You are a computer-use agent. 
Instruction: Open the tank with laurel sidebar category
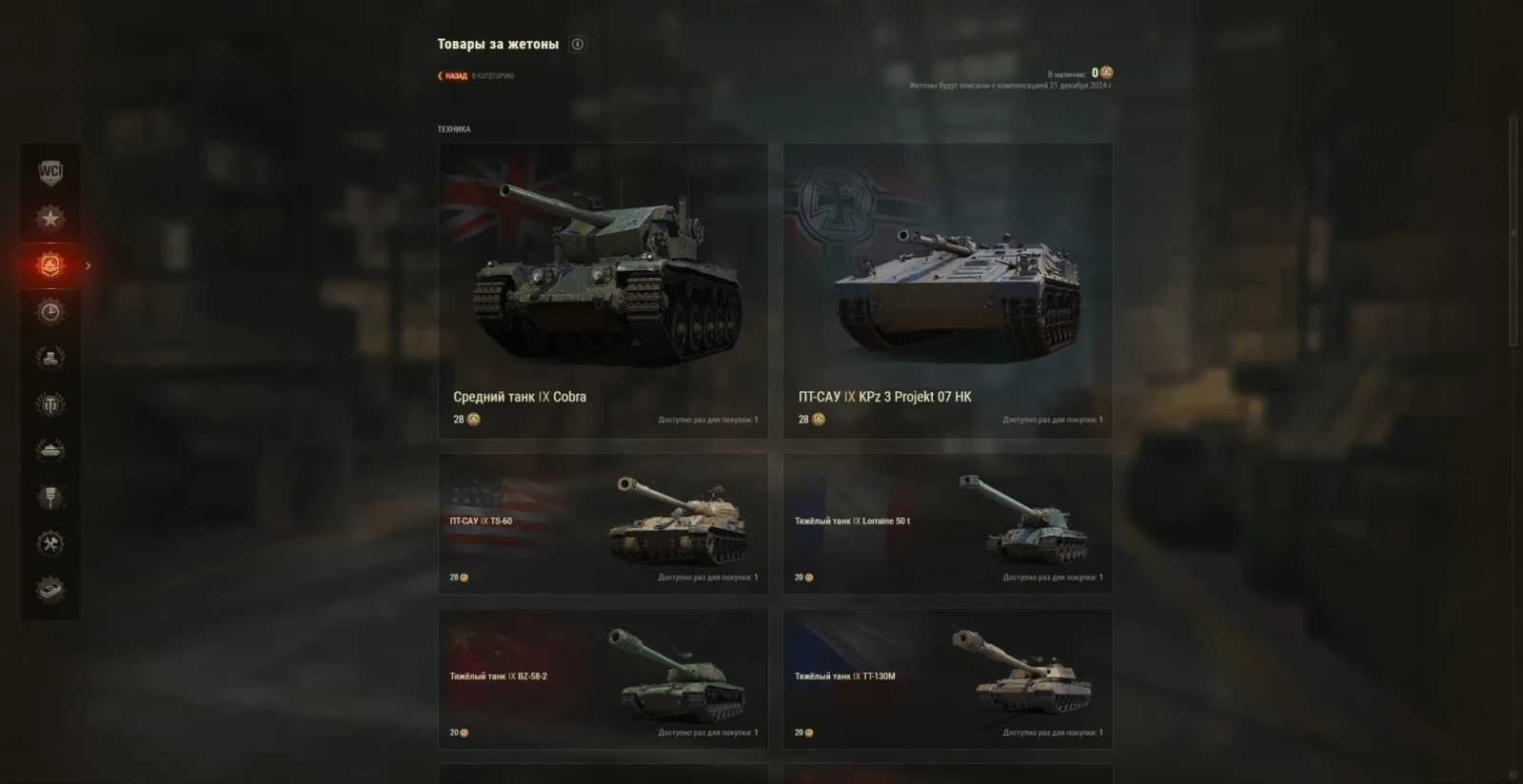[x=50, y=450]
